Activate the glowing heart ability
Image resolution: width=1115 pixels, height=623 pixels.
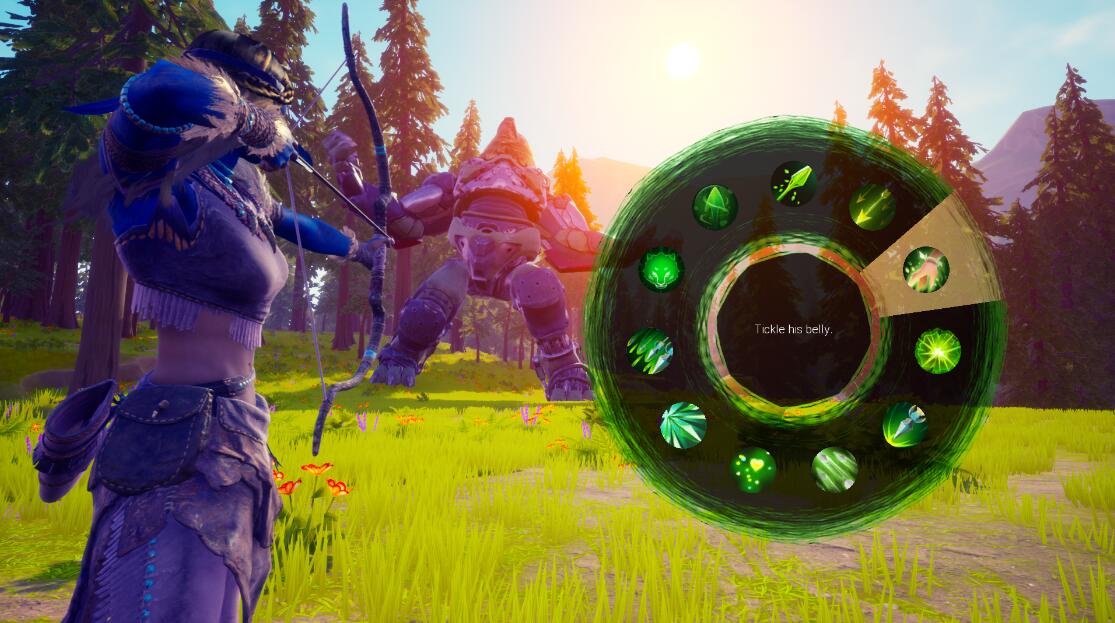(x=753, y=469)
